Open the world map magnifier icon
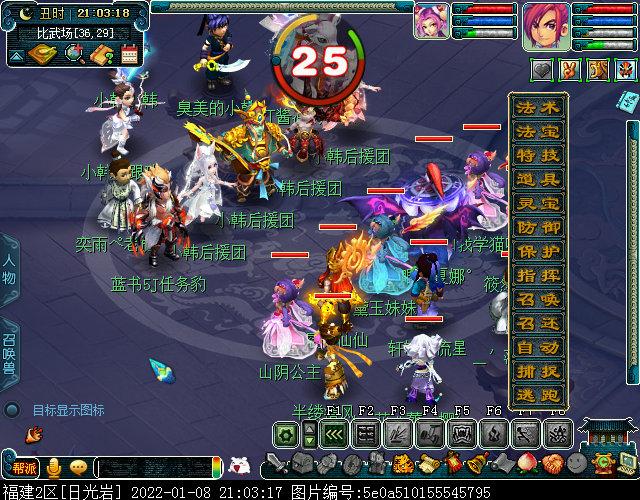The height and width of the screenshot is (500, 640). click(73, 55)
